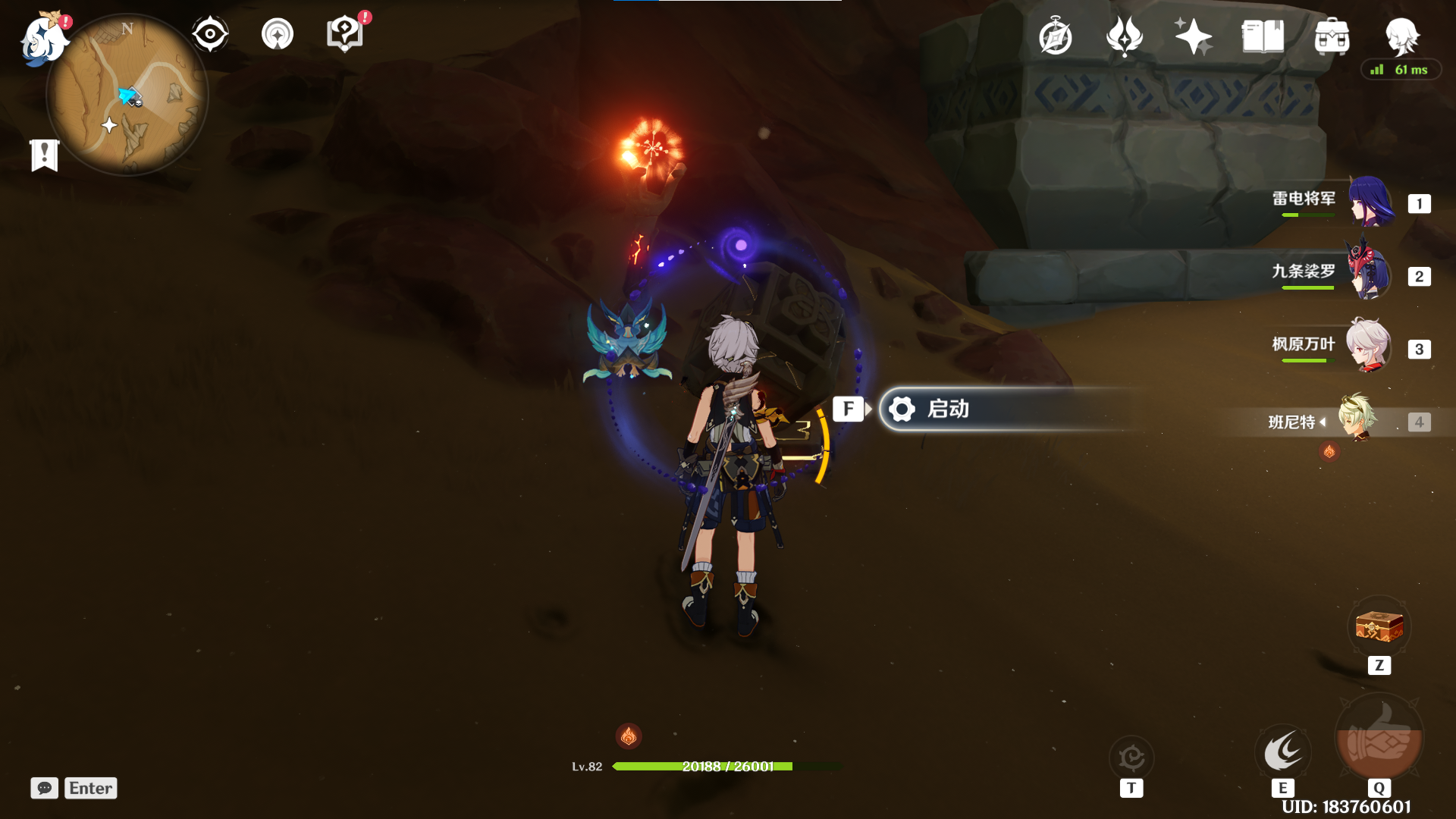Open the events broadcast icon
Viewport: 1456px width, 819px height.
pos(278,35)
